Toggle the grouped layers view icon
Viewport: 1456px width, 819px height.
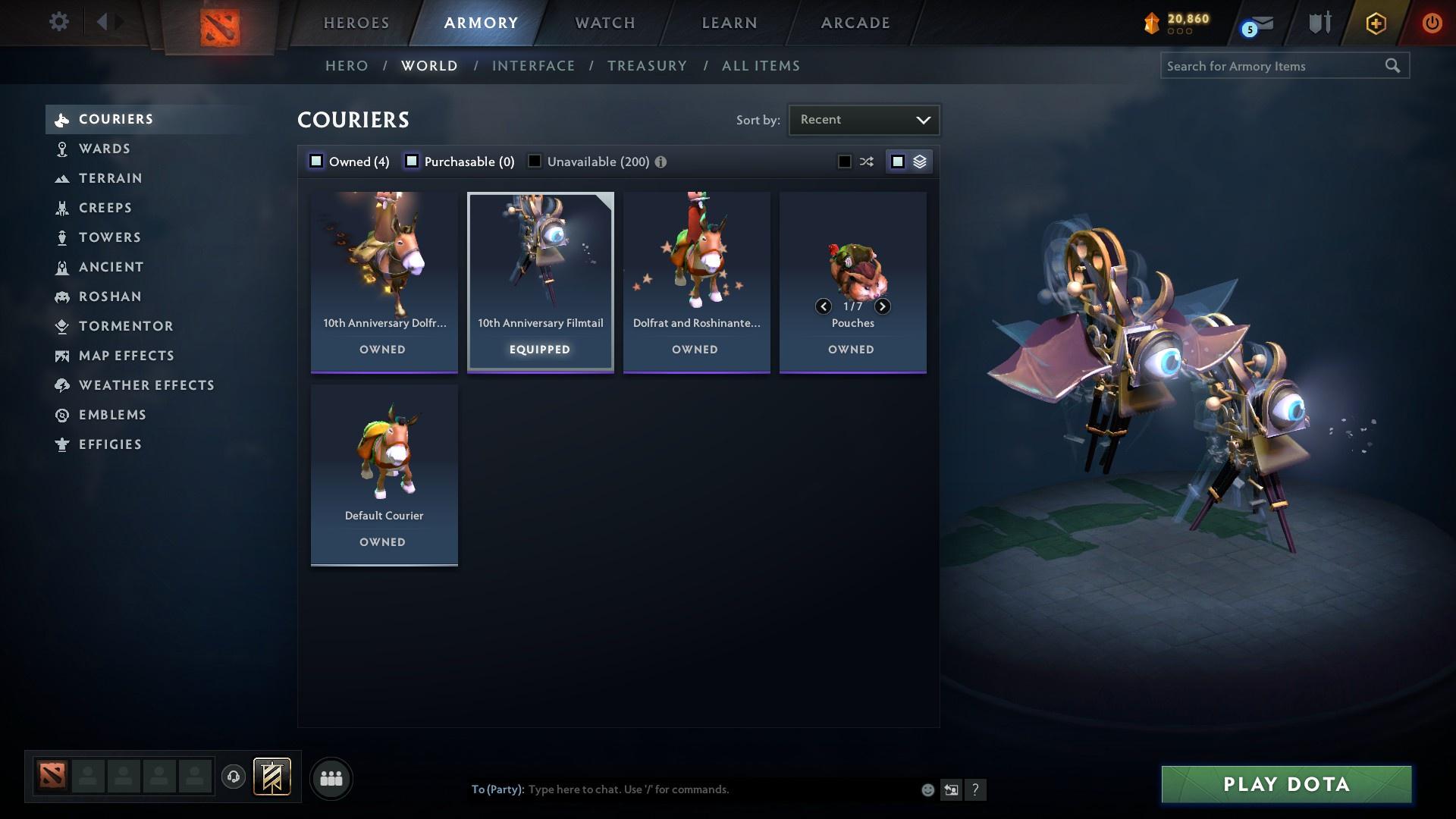pos(919,161)
